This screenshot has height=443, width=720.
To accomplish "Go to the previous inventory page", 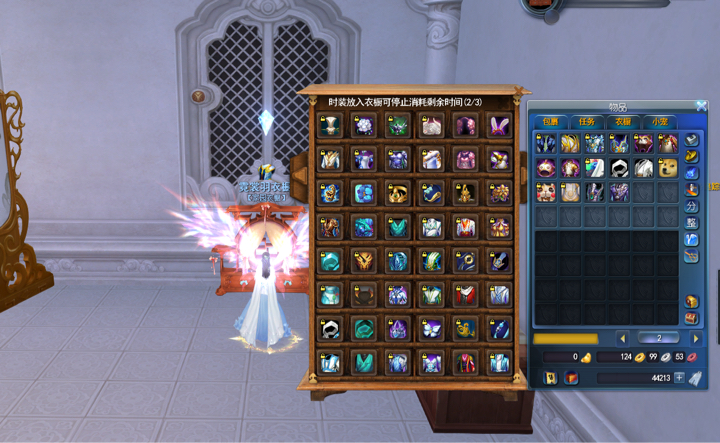I will (622, 338).
